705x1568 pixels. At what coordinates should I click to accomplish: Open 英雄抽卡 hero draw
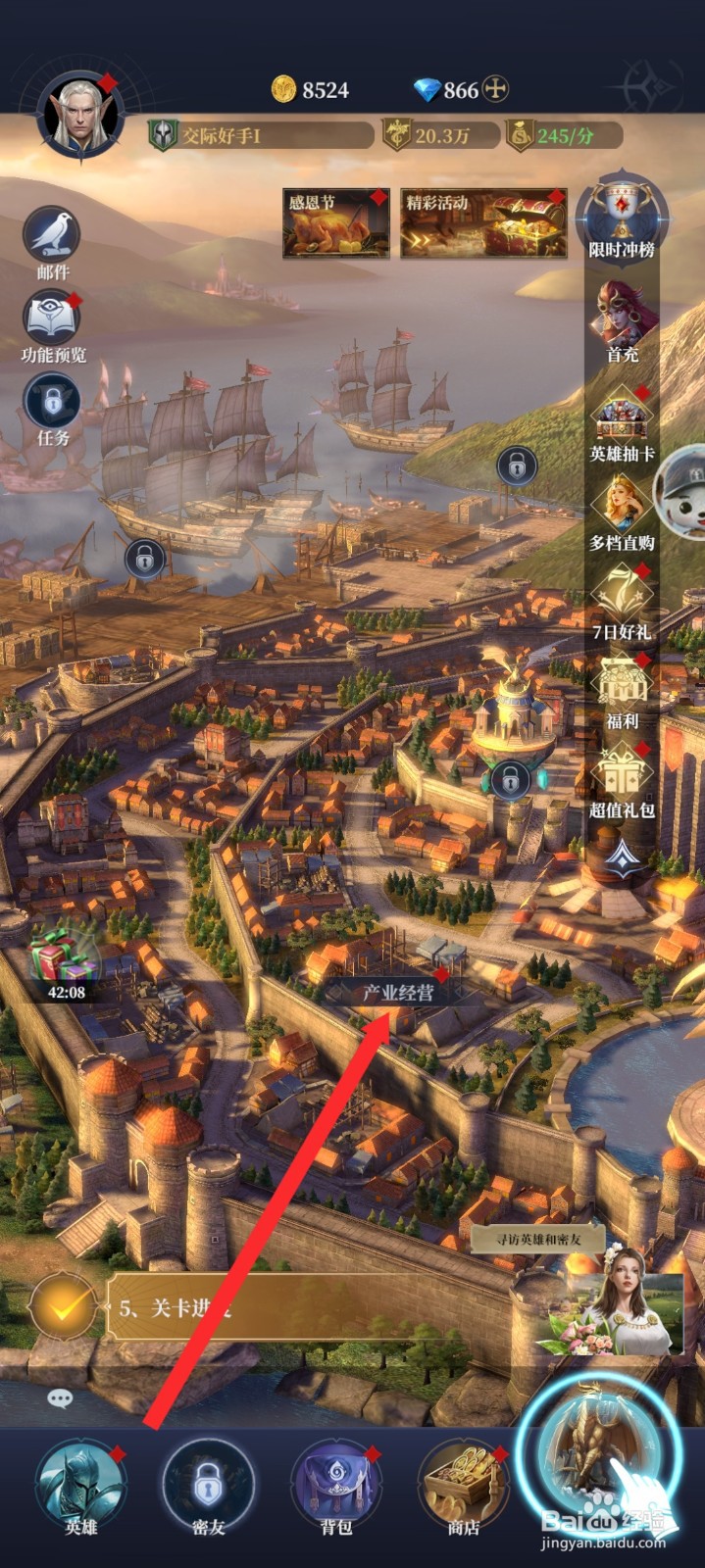[622, 421]
